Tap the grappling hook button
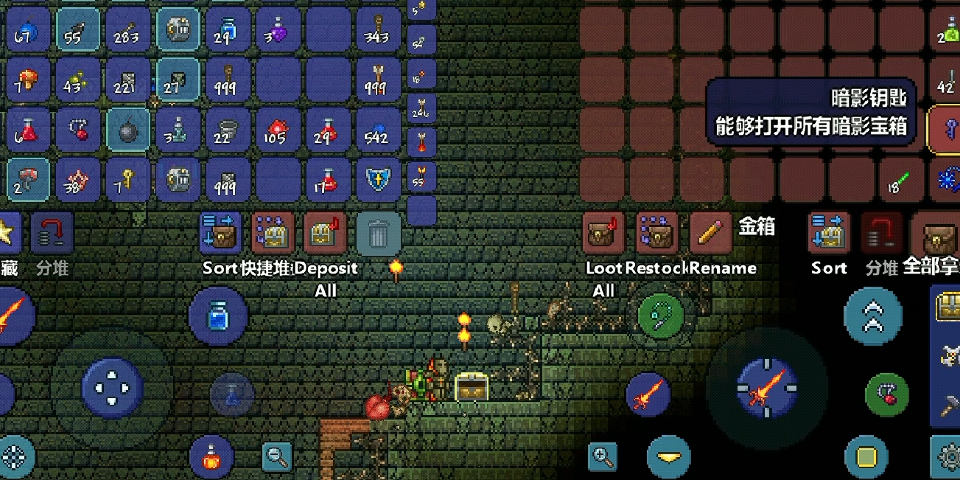 [x=661, y=316]
